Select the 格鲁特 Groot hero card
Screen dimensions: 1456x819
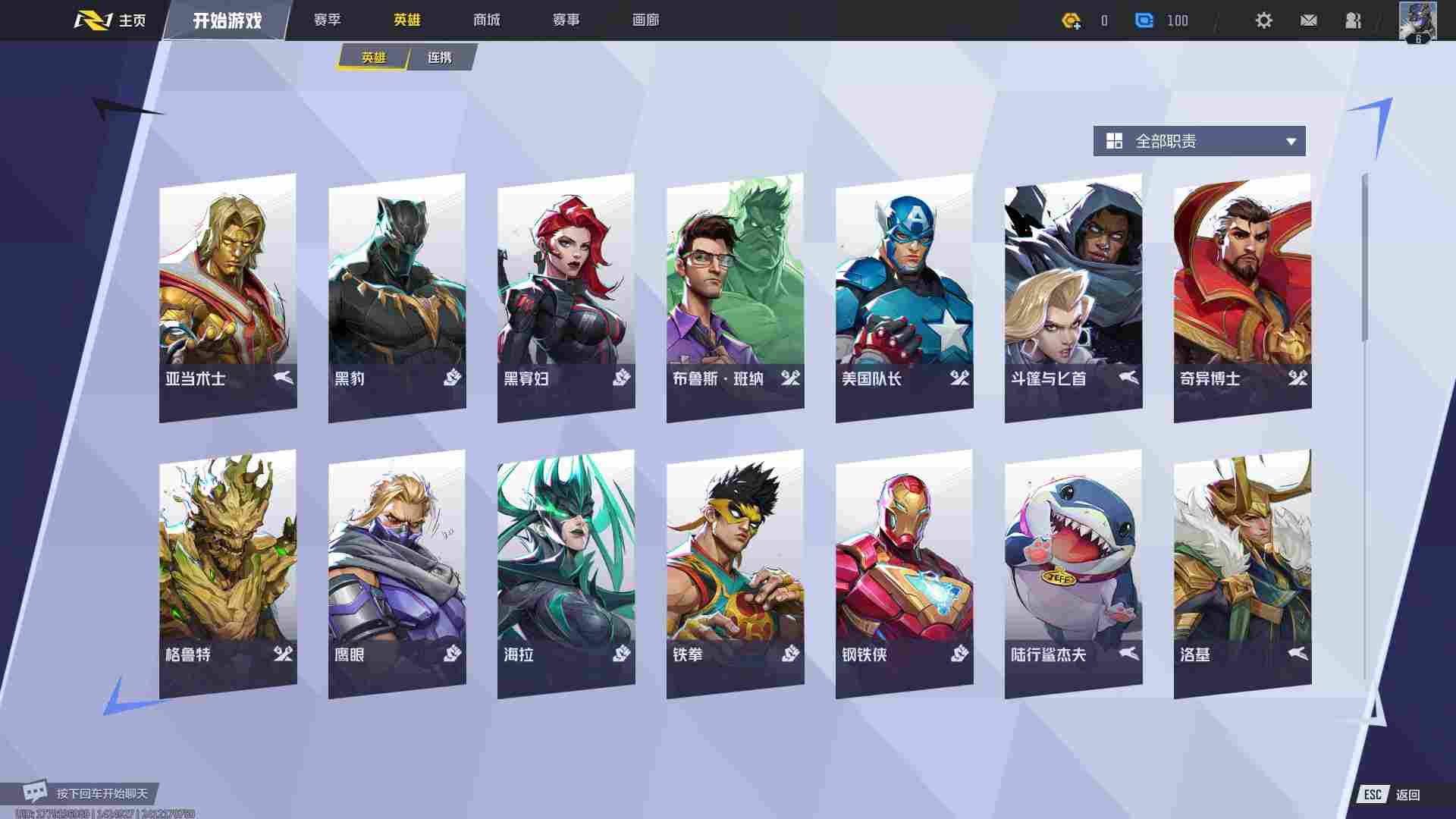[x=227, y=573]
